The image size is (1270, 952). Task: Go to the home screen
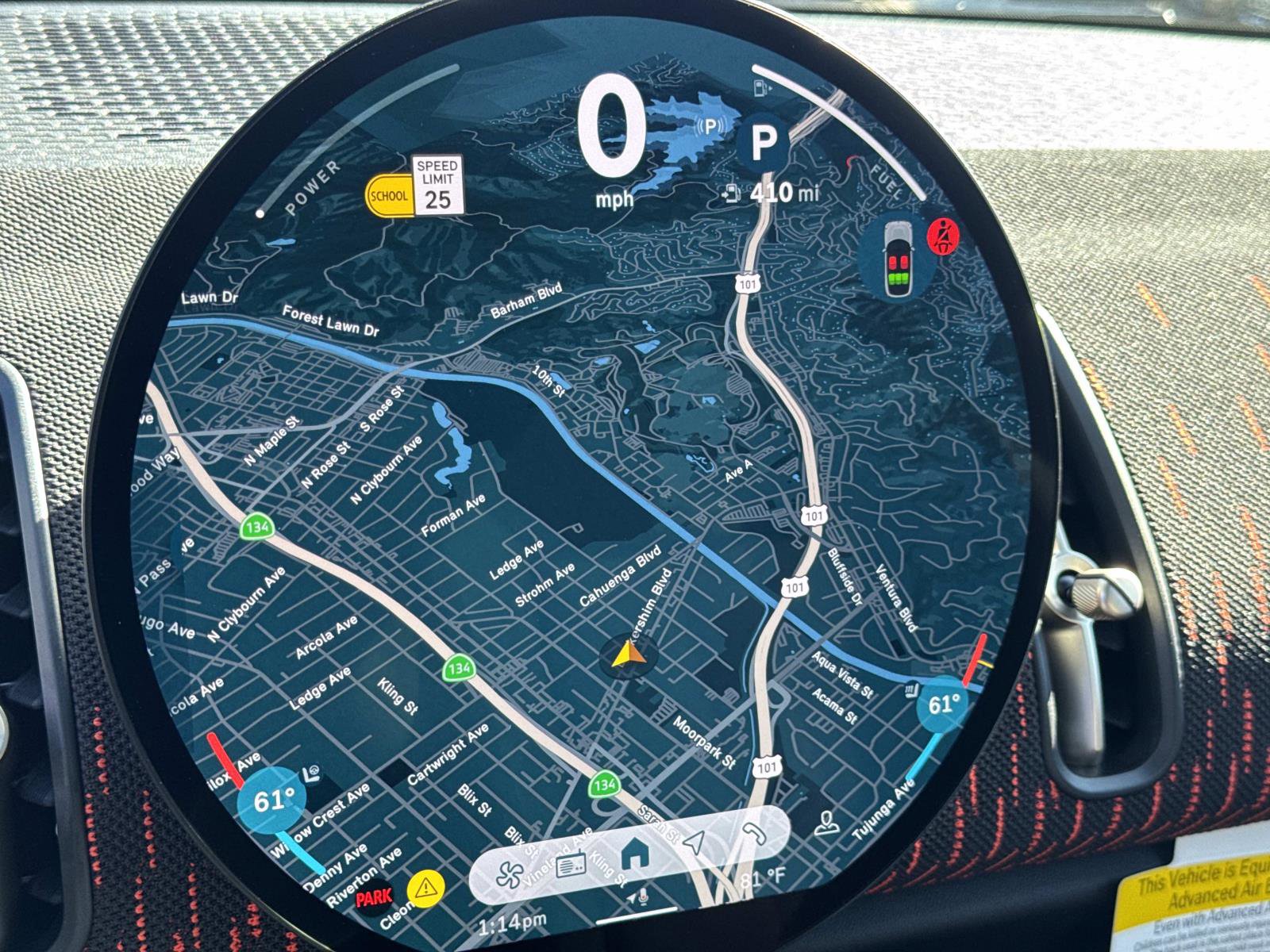[633, 854]
